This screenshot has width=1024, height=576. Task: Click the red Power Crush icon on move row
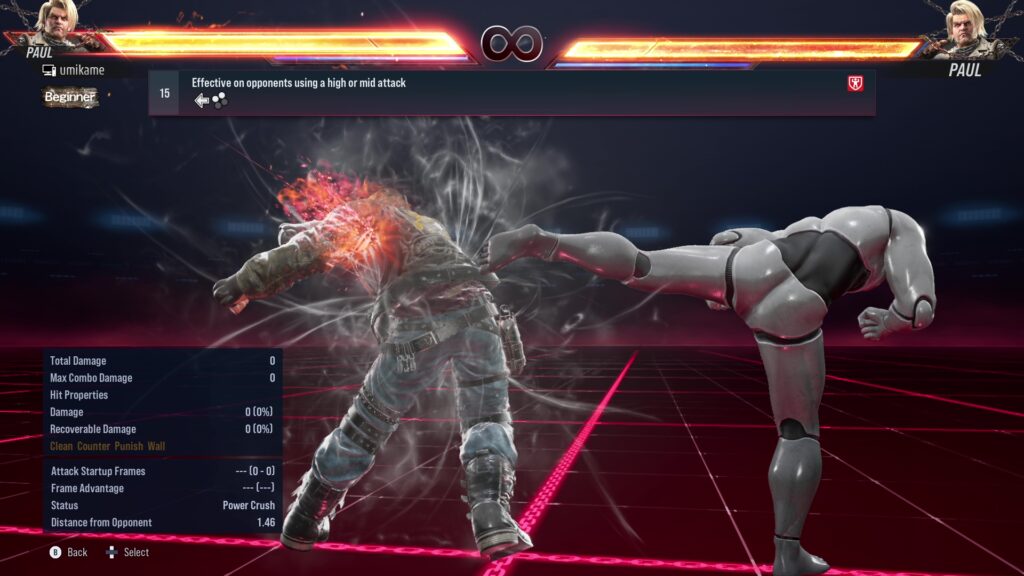coord(855,84)
